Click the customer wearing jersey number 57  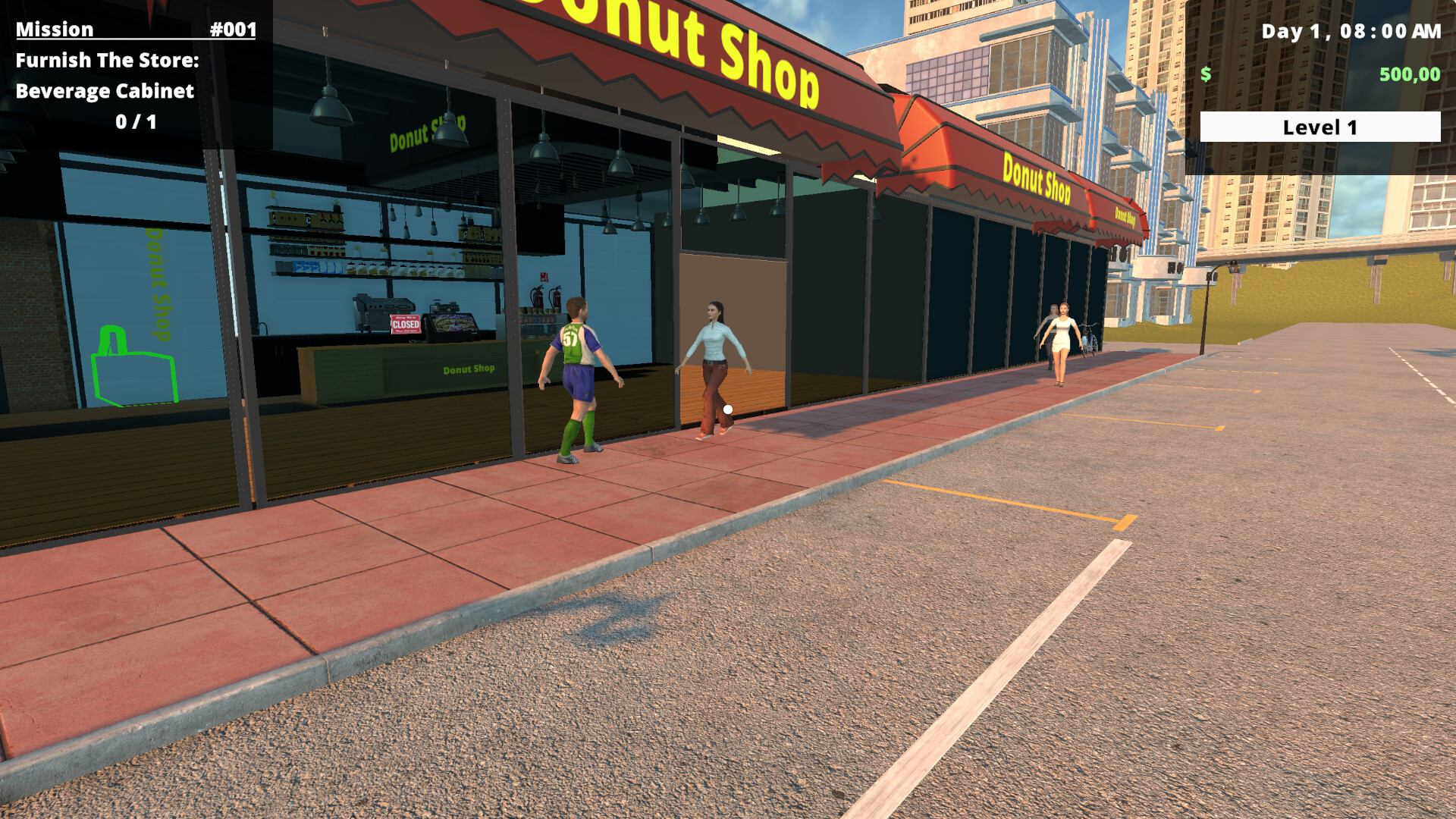tap(580, 364)
